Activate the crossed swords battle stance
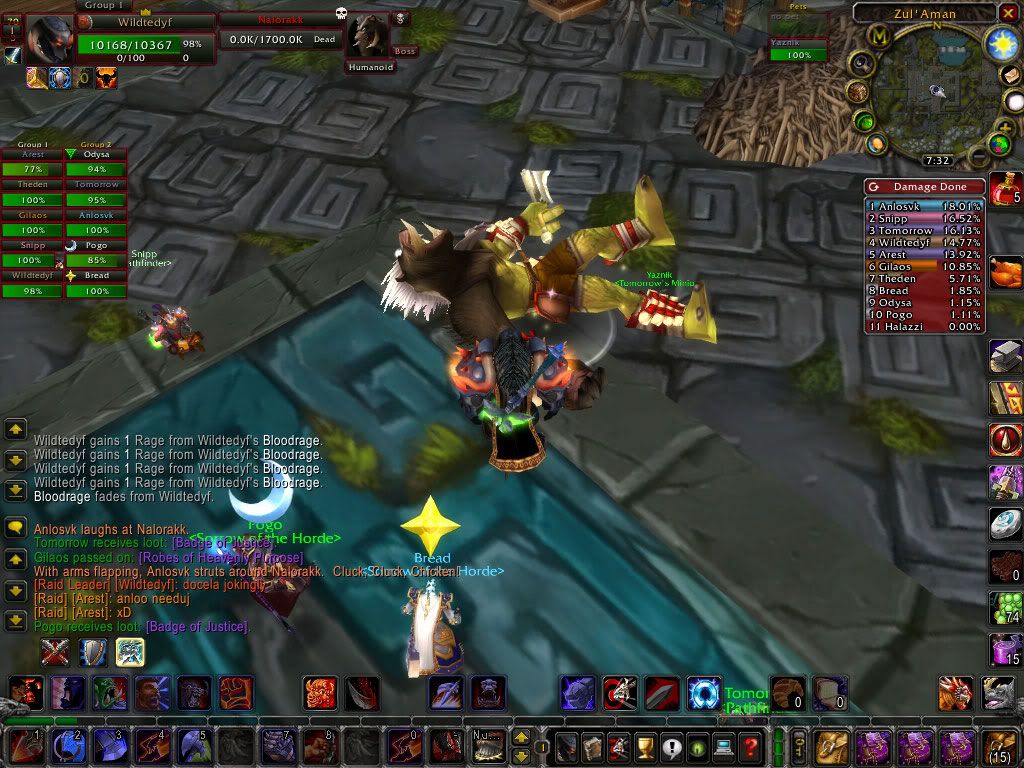 55,652
